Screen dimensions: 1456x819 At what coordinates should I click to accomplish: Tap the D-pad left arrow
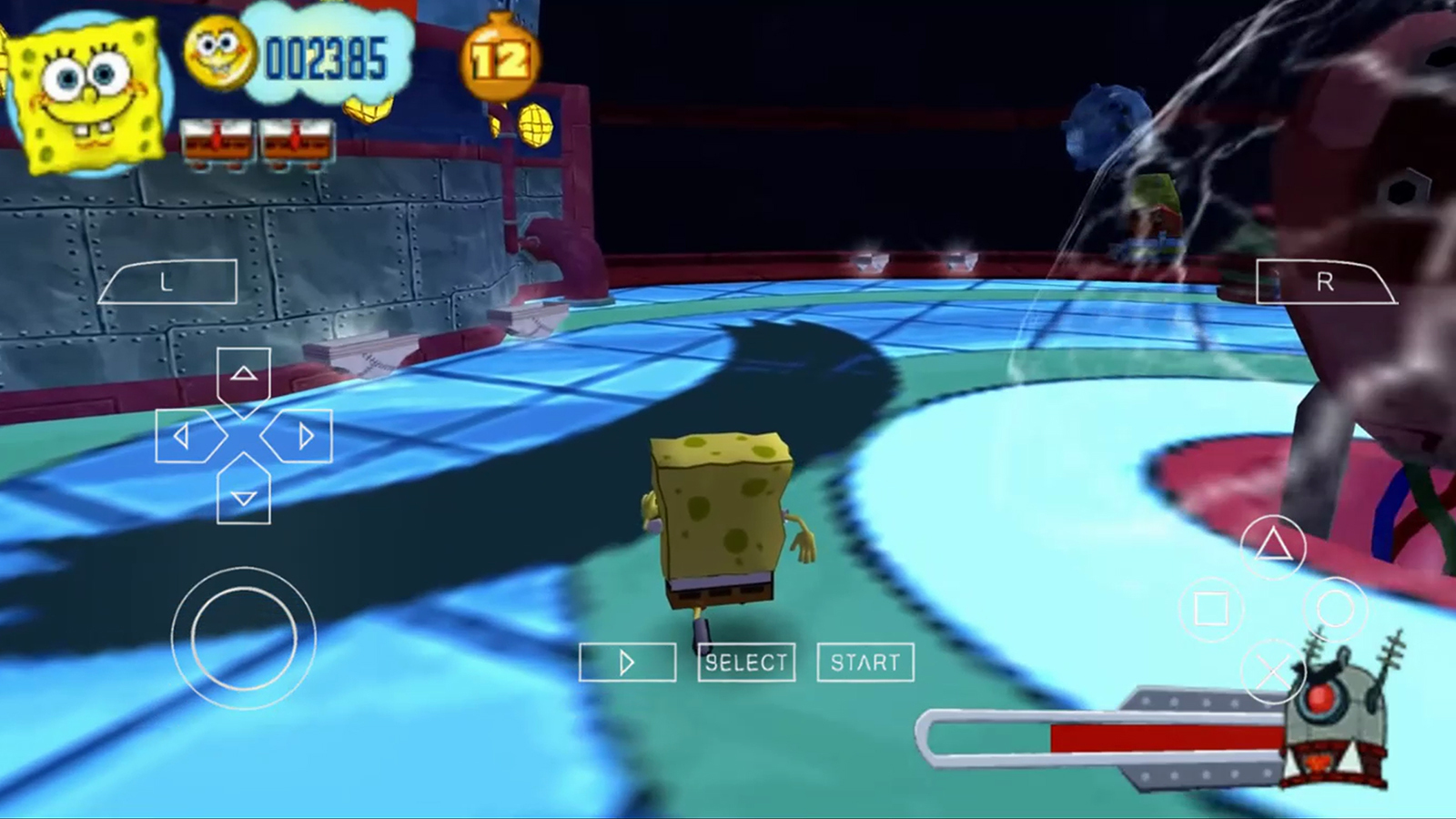pyautogui.click(x=185, y=437)
